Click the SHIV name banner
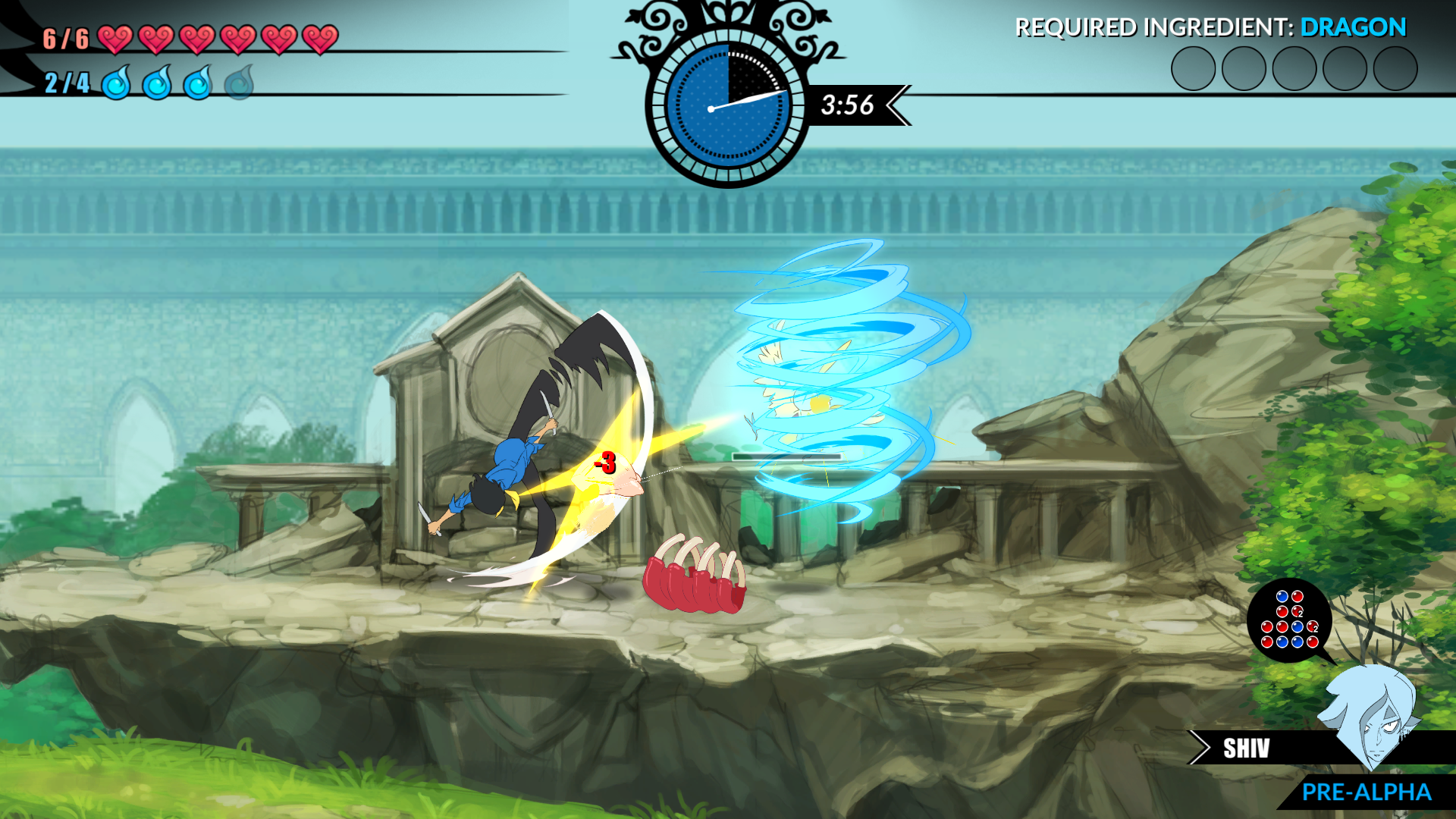Screen dimensions: 1456x819 (1246, 748)
